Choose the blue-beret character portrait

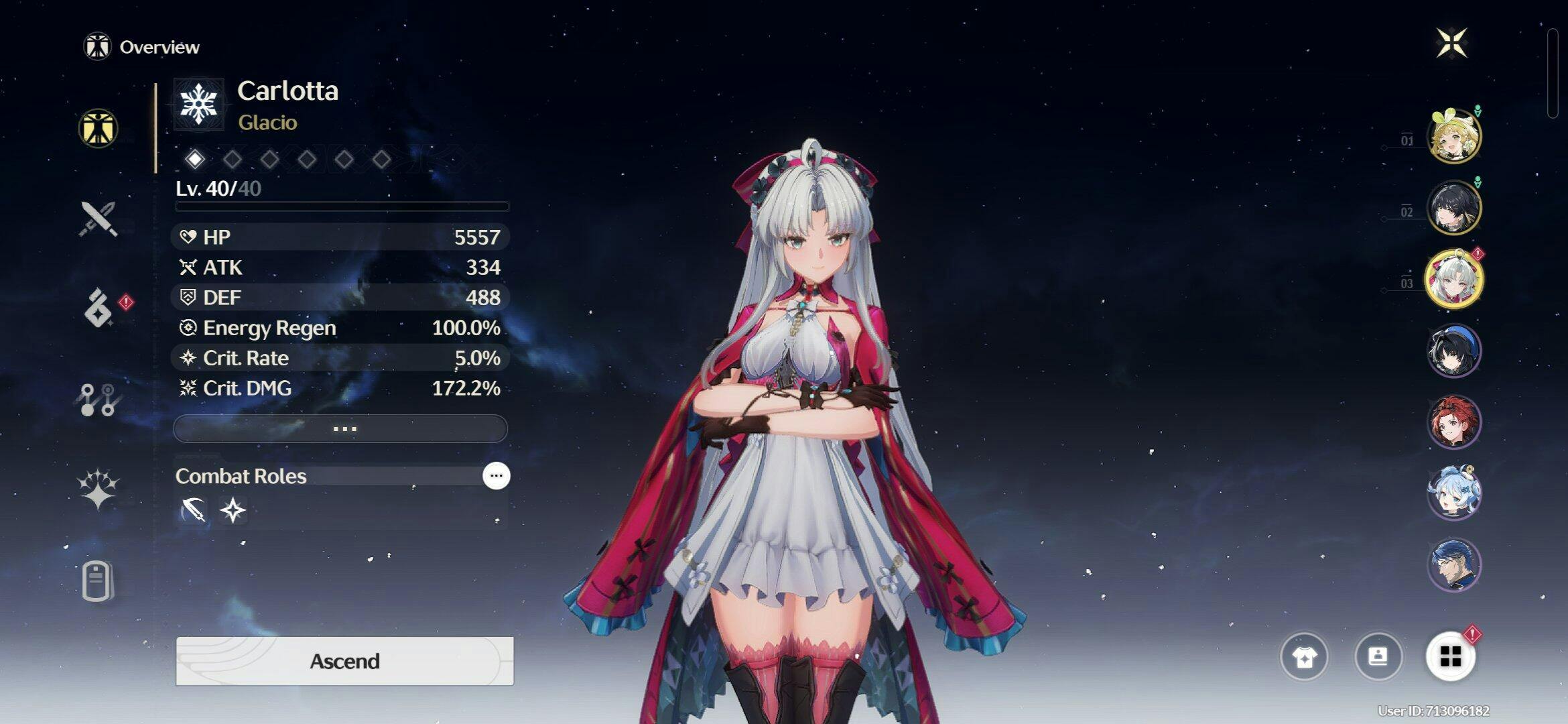pos(1453,351)
